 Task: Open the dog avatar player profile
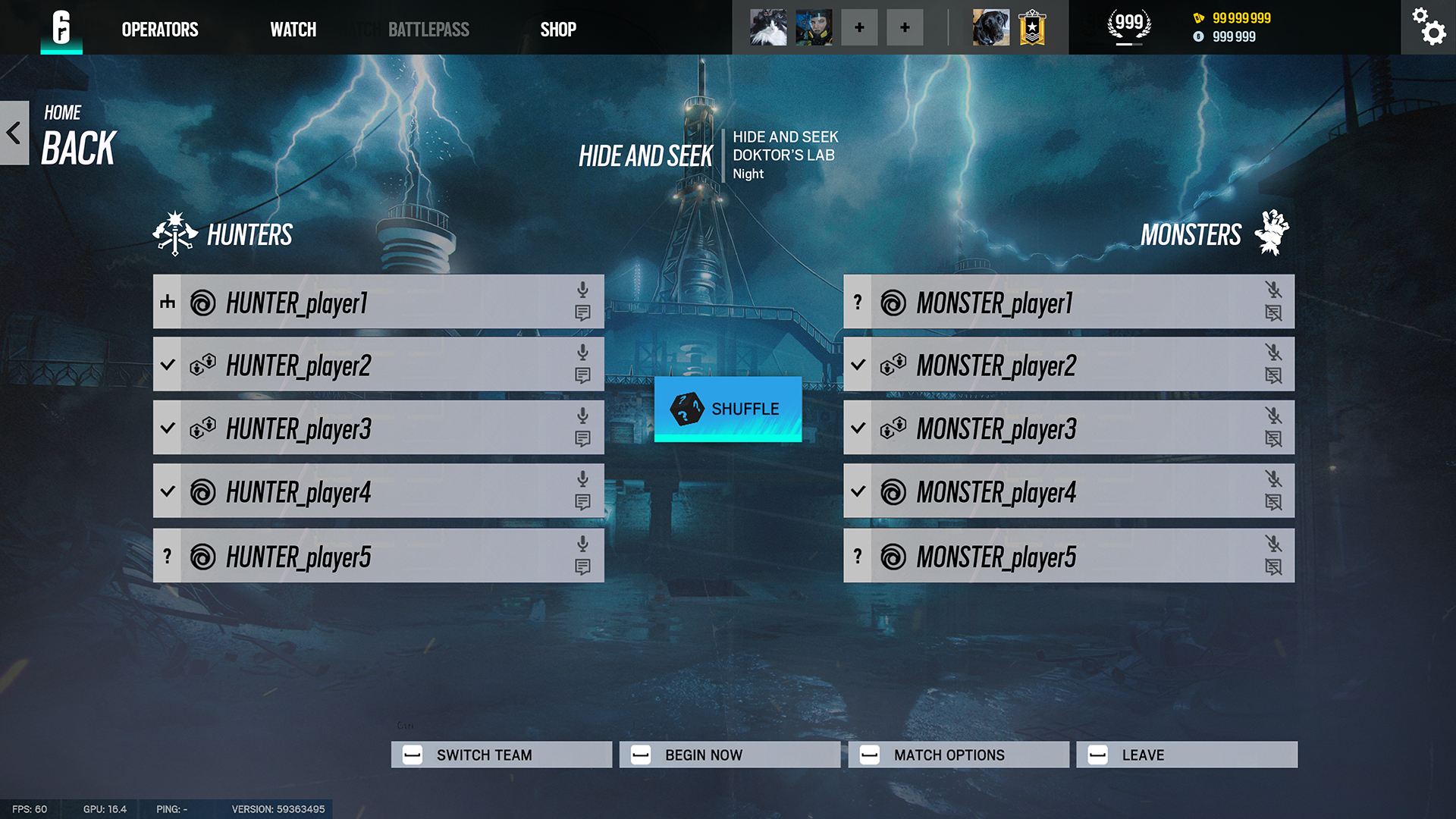coord(991,27)
